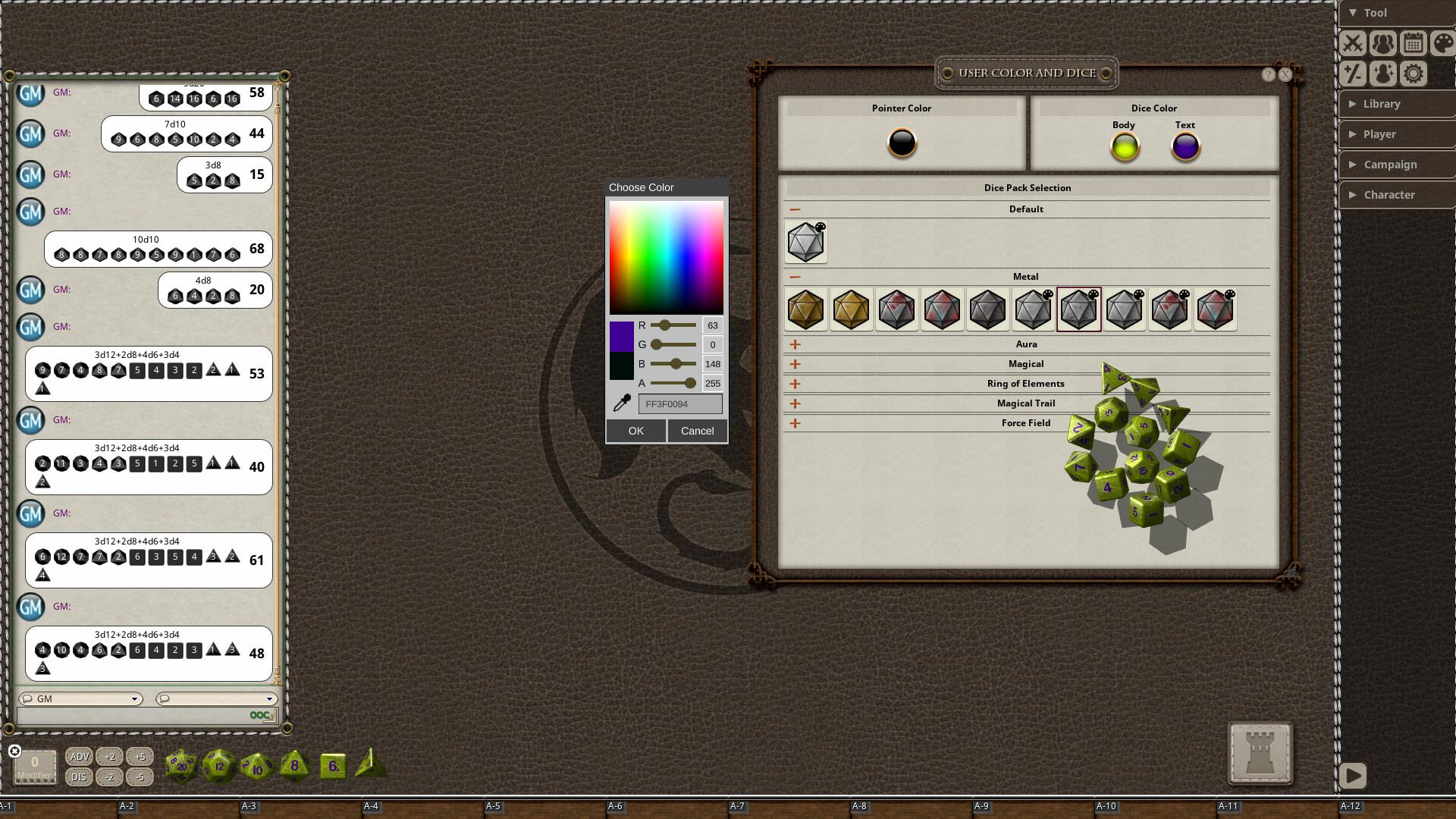Confirm color choice with OK button
Viewport: 1456px width, 819px height.
635,430
